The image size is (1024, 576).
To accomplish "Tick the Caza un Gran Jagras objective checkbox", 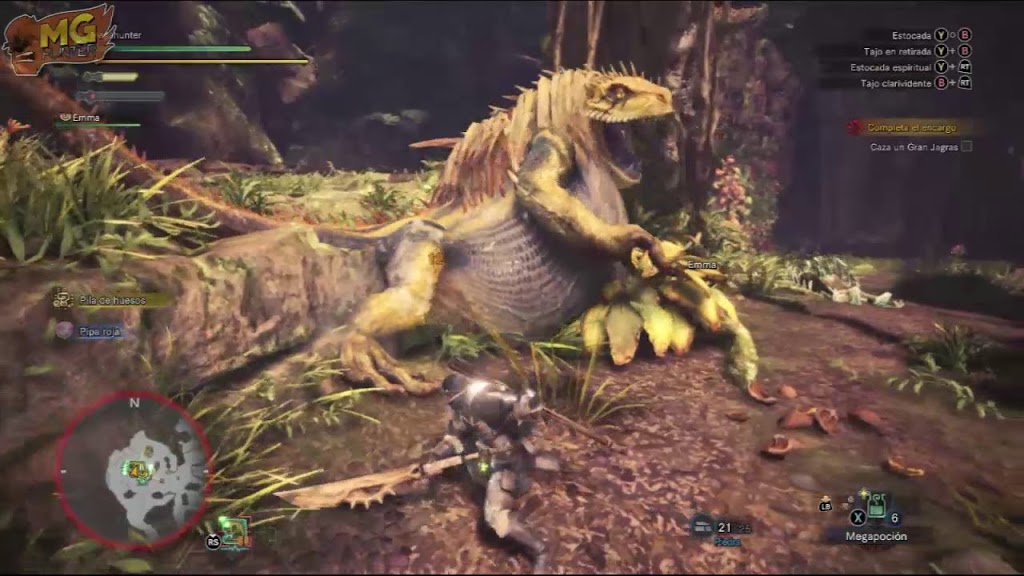I will pyautogui.click(x=966, y=147).
